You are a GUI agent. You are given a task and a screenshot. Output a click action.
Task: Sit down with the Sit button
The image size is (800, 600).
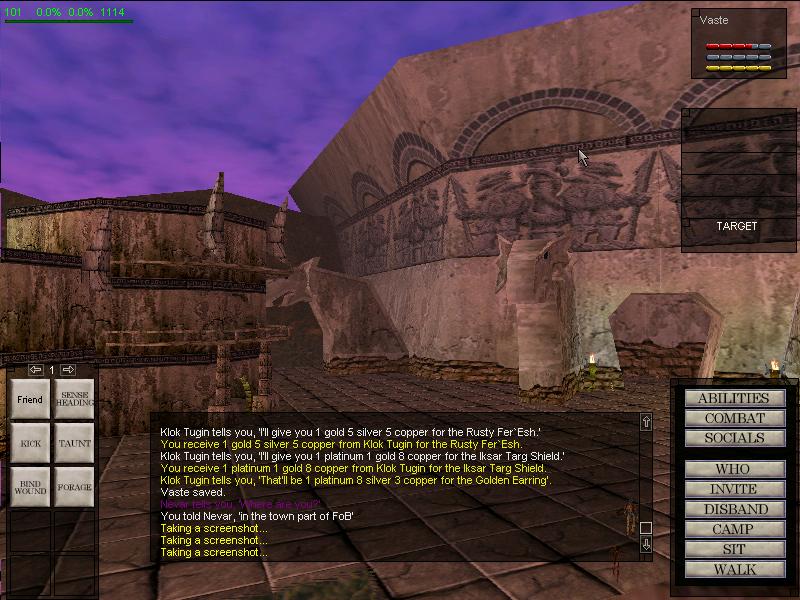pos(734,549)
